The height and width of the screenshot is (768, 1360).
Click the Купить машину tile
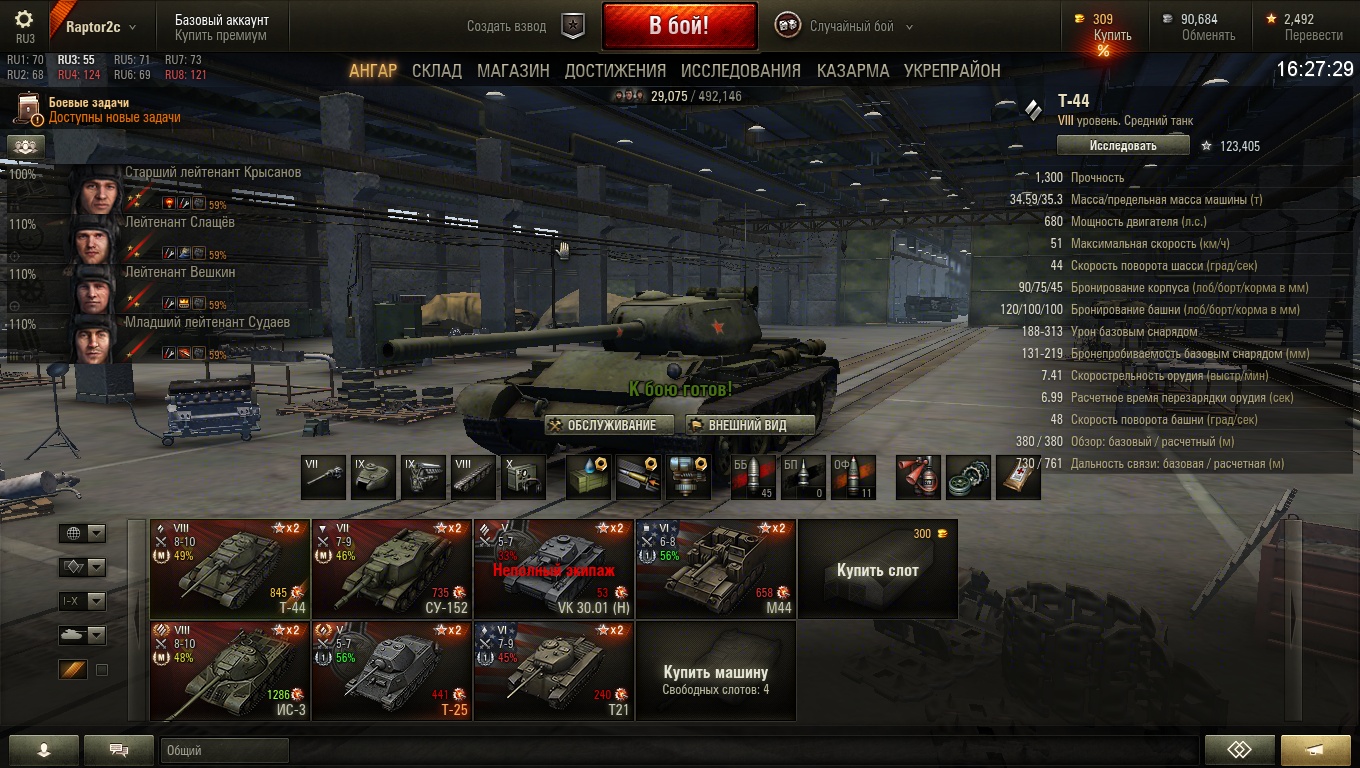tap(715, 670)
